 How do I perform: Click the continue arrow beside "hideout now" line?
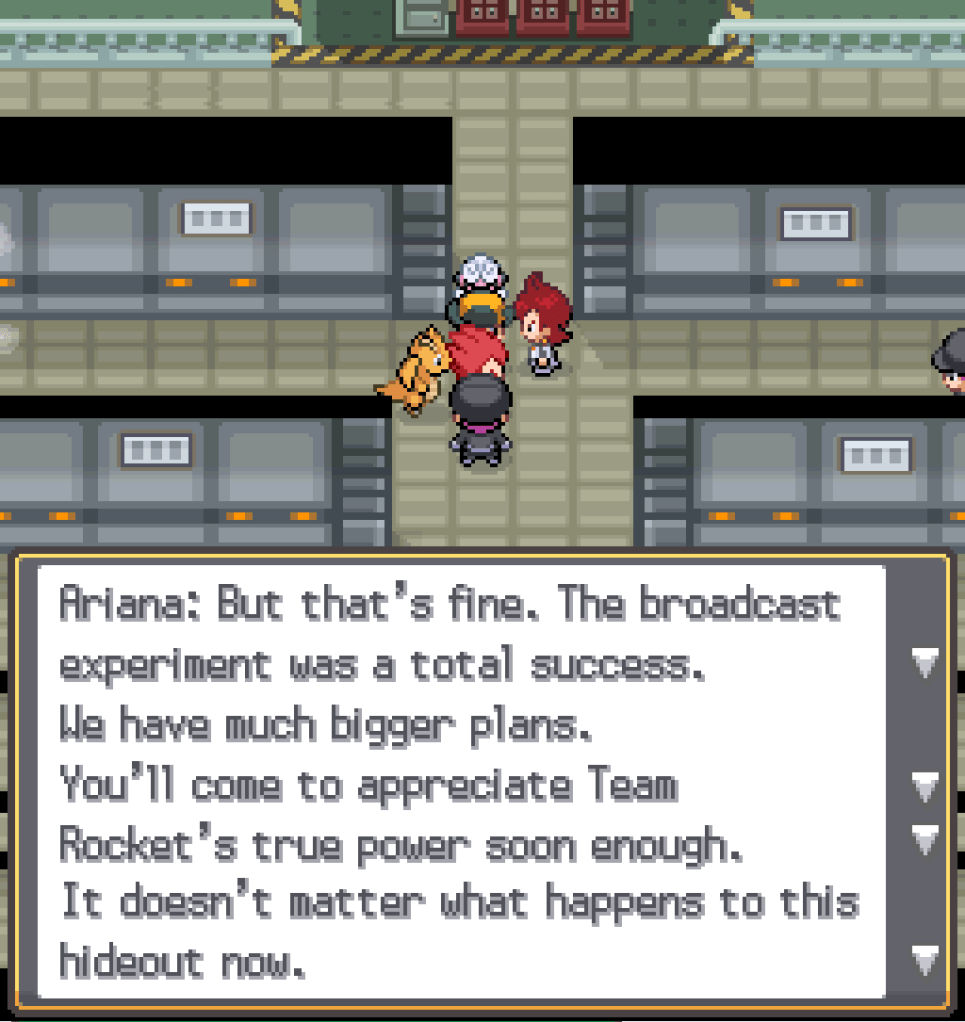coord(926,961)
